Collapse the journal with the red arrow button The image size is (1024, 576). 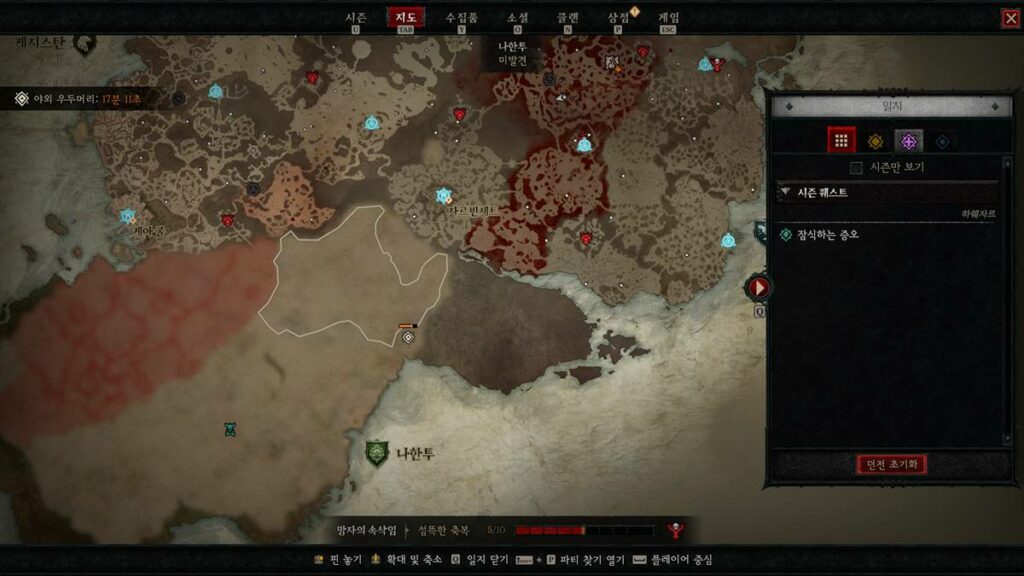(x=759, y=288)
